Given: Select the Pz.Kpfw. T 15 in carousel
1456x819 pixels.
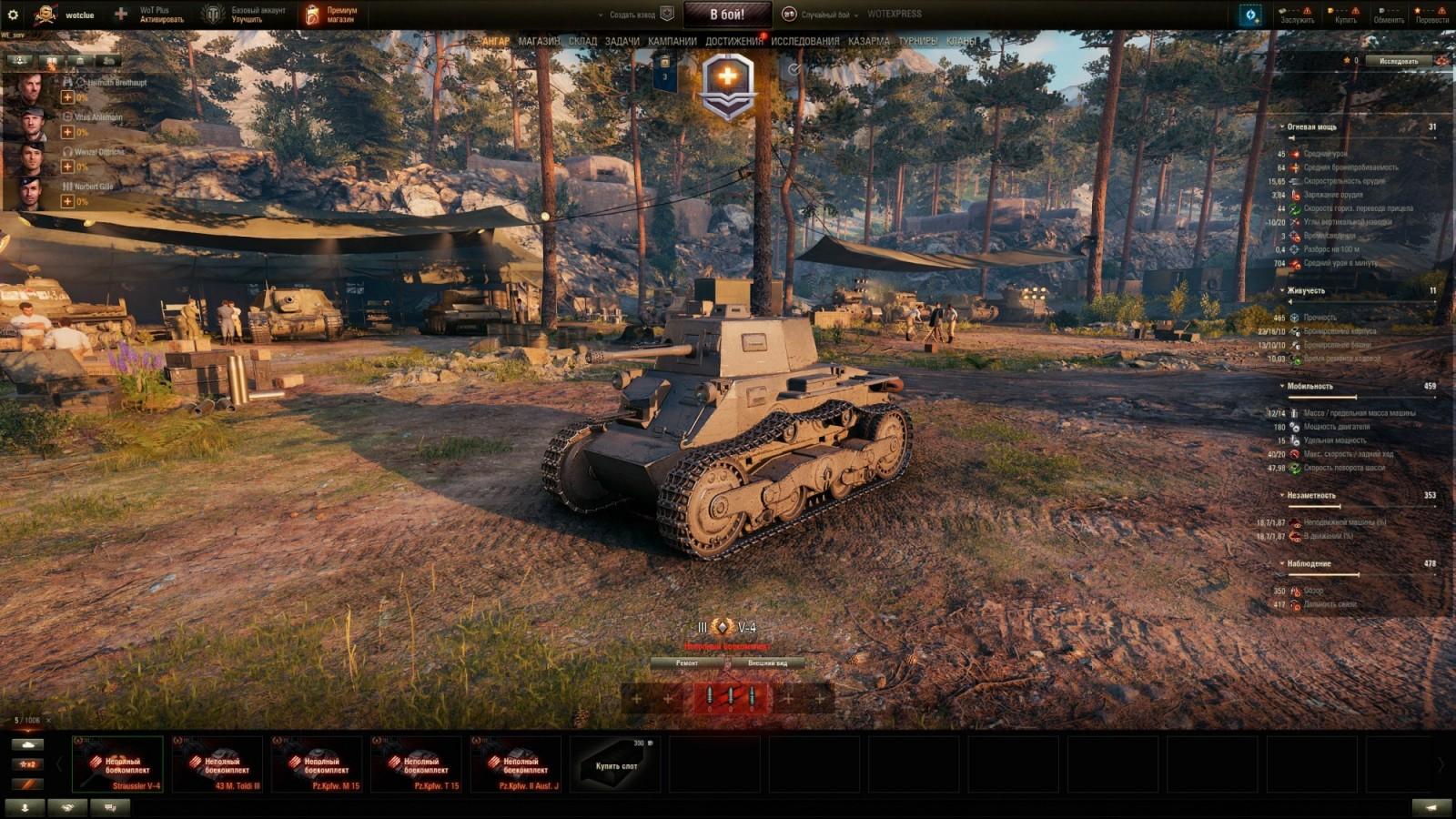Looking at the screenshot, I should pyautogui.click(x=417, y=764).
